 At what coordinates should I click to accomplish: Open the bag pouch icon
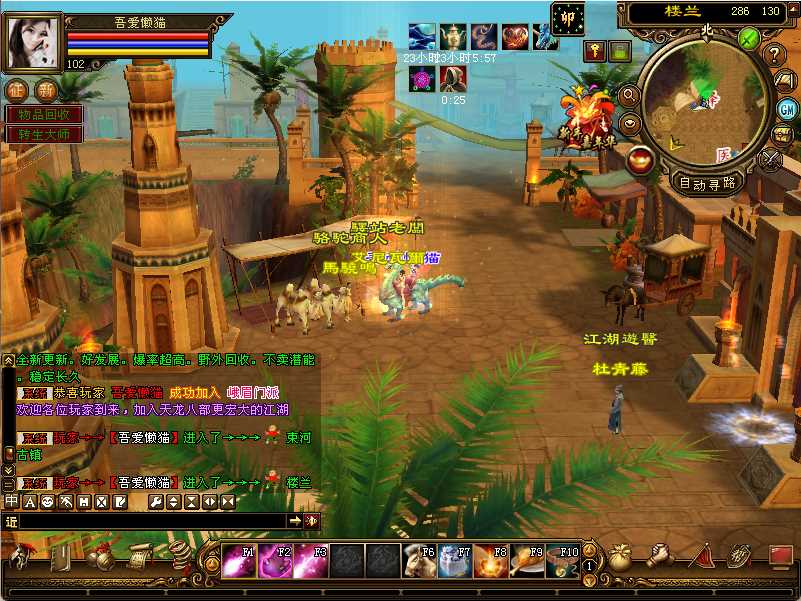pyautogui.click(x=620, y=558)
